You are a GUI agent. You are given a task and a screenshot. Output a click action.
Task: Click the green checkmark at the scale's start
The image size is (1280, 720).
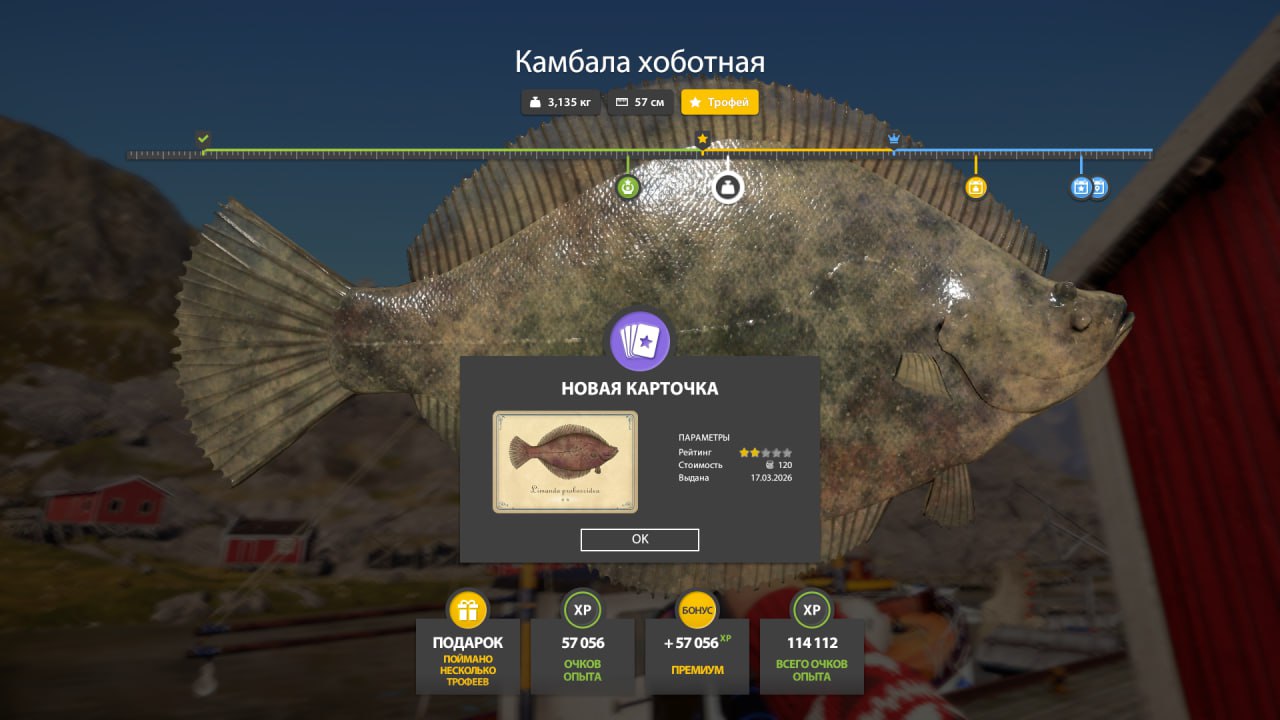pos(204,136)
